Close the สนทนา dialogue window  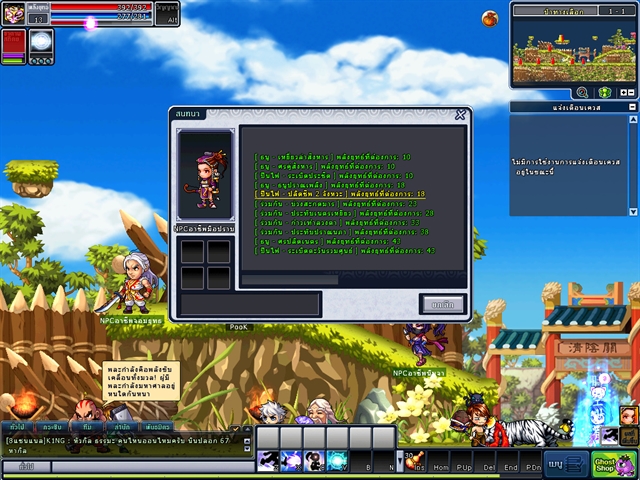tap(460, 114)
